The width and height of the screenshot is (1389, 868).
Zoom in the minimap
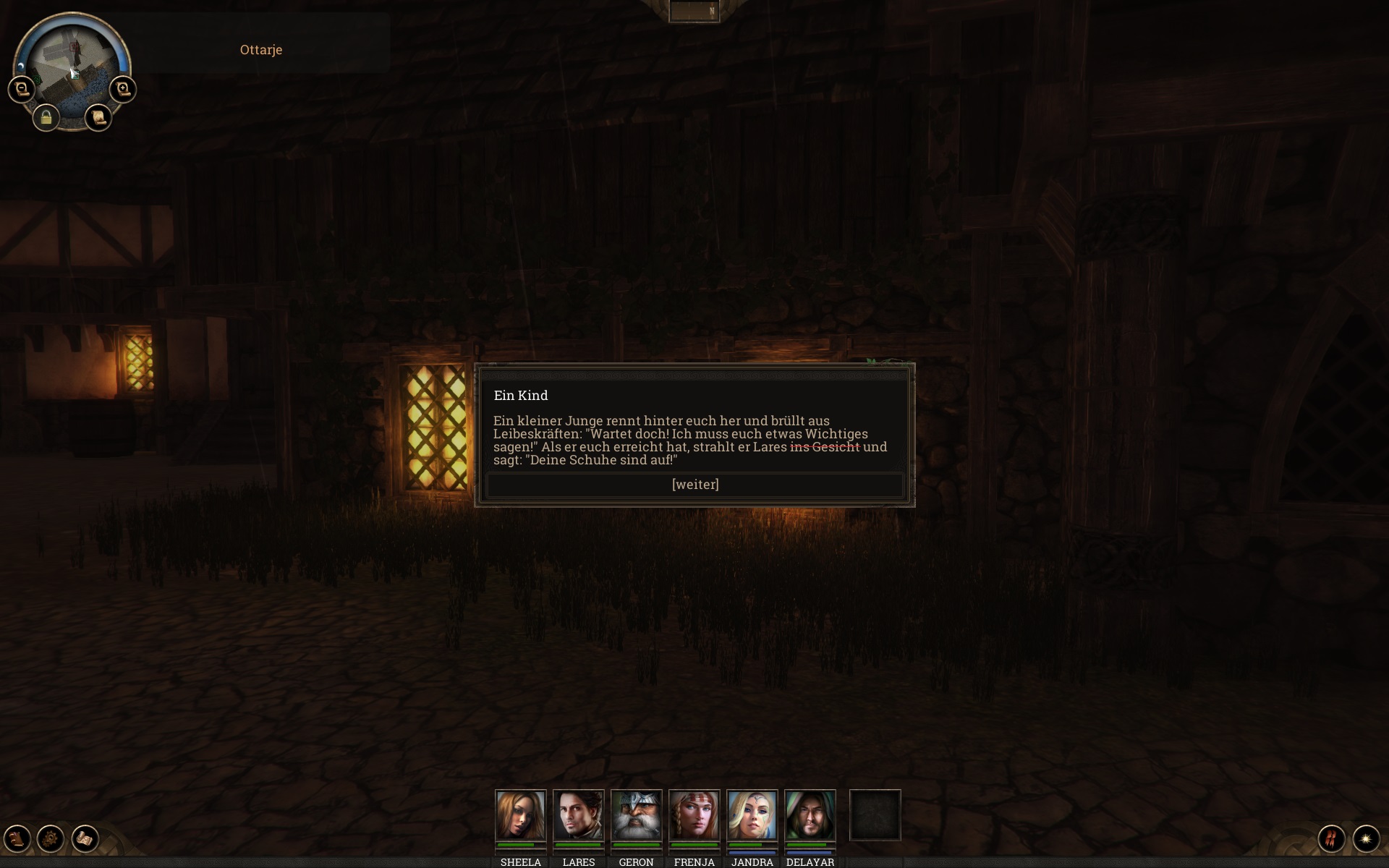[123, 90]
